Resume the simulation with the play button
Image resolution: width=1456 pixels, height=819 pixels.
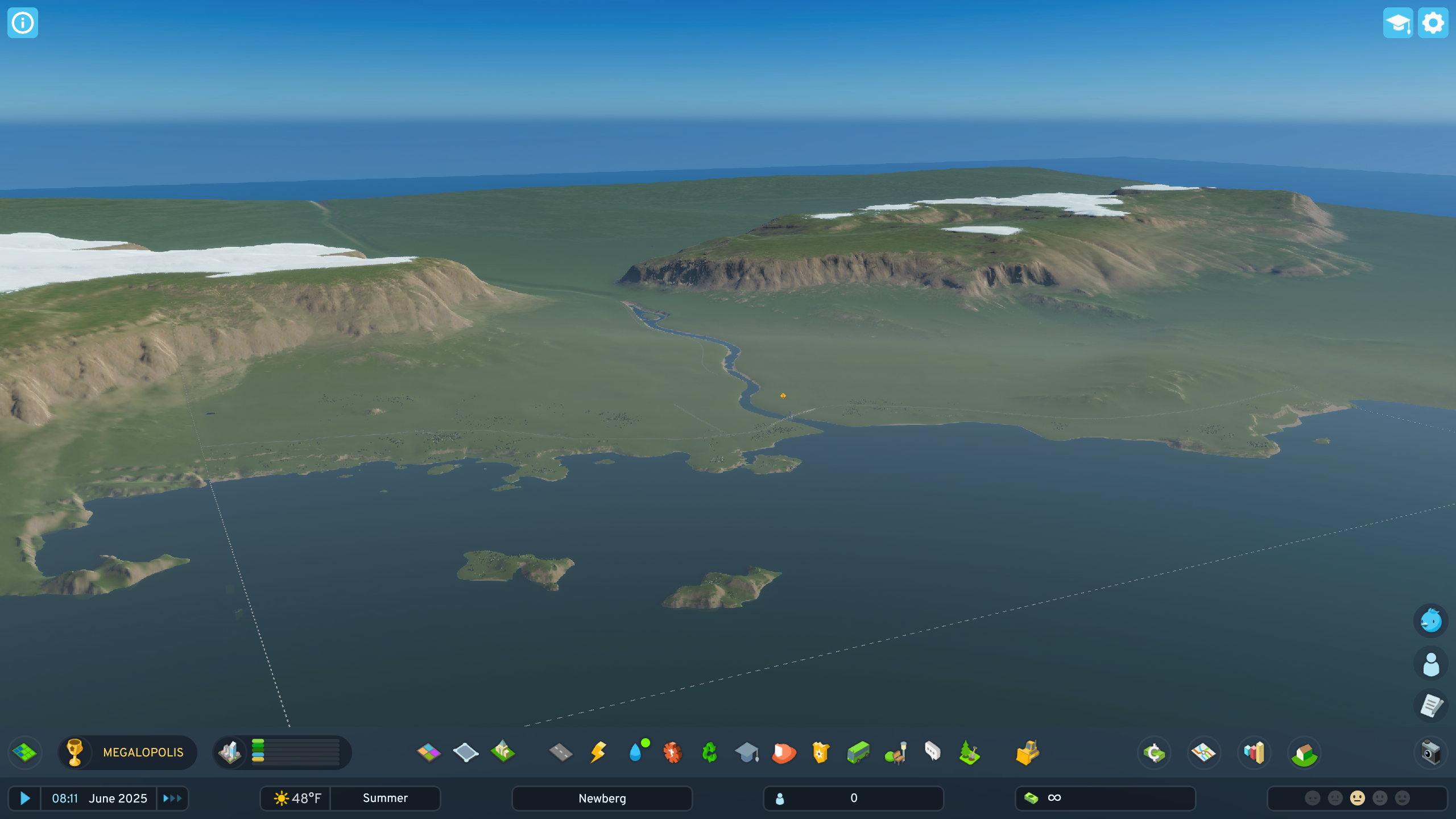(x=24, y=798)
